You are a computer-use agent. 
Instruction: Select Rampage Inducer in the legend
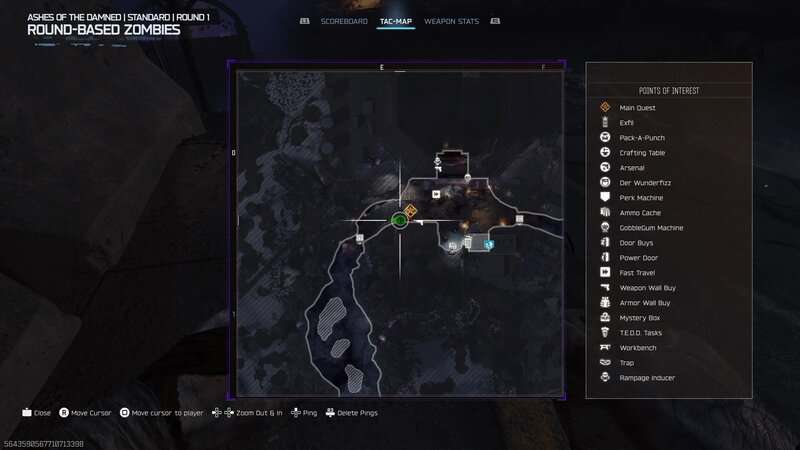tap(647, 378)
